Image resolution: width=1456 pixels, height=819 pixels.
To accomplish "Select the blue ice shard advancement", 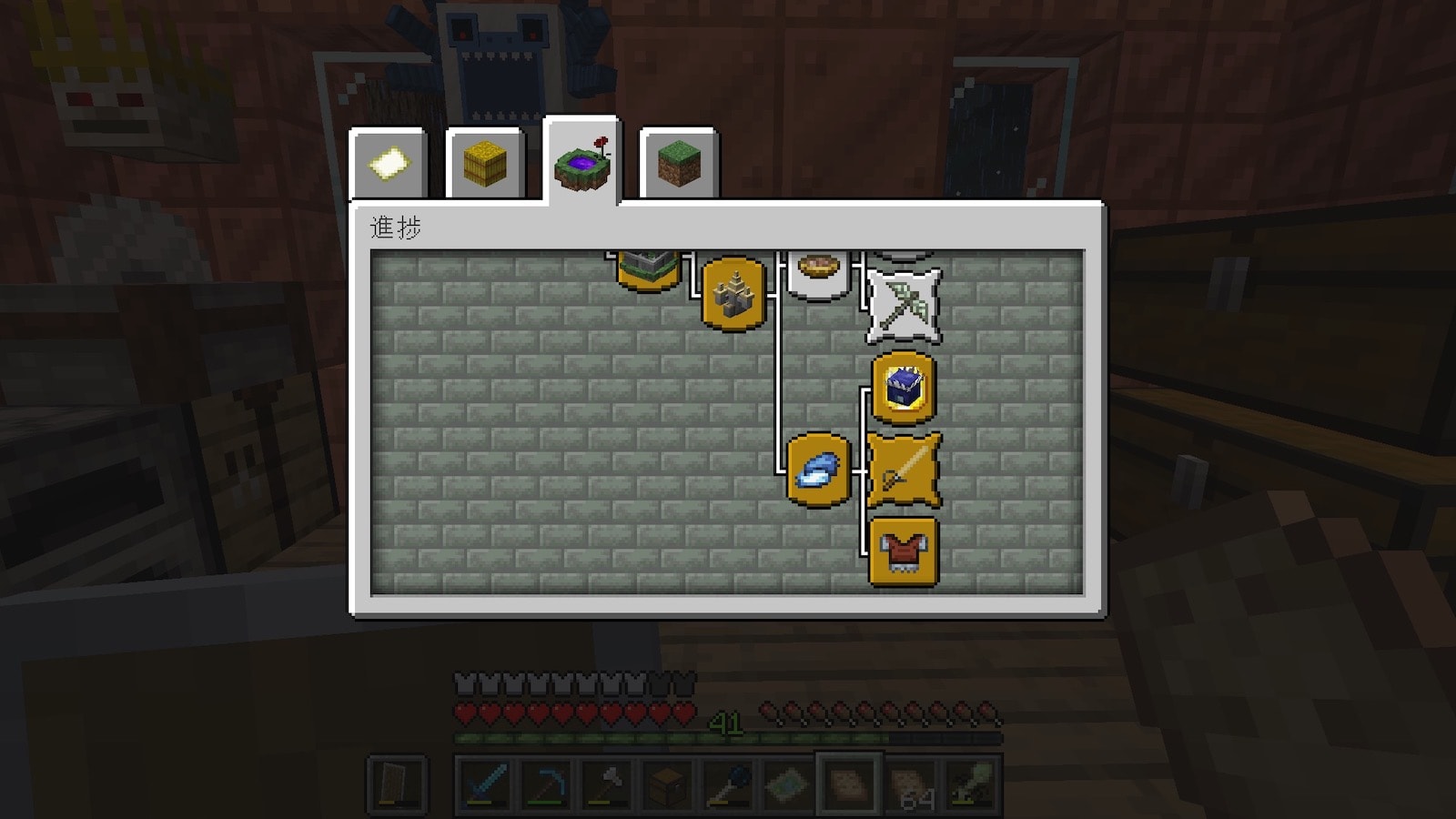I will tap(818, 470).
